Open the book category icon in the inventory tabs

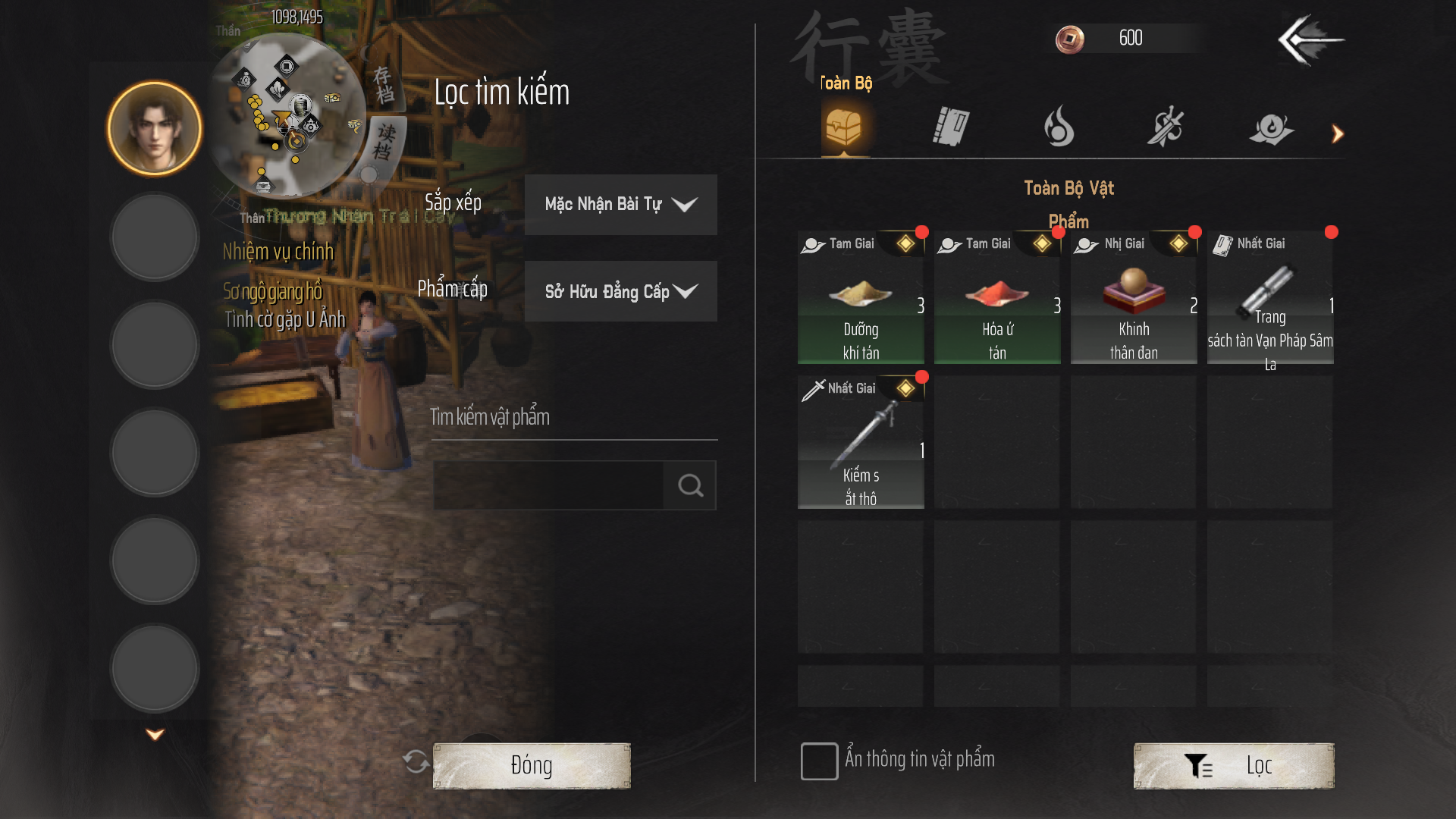point(950,127)
